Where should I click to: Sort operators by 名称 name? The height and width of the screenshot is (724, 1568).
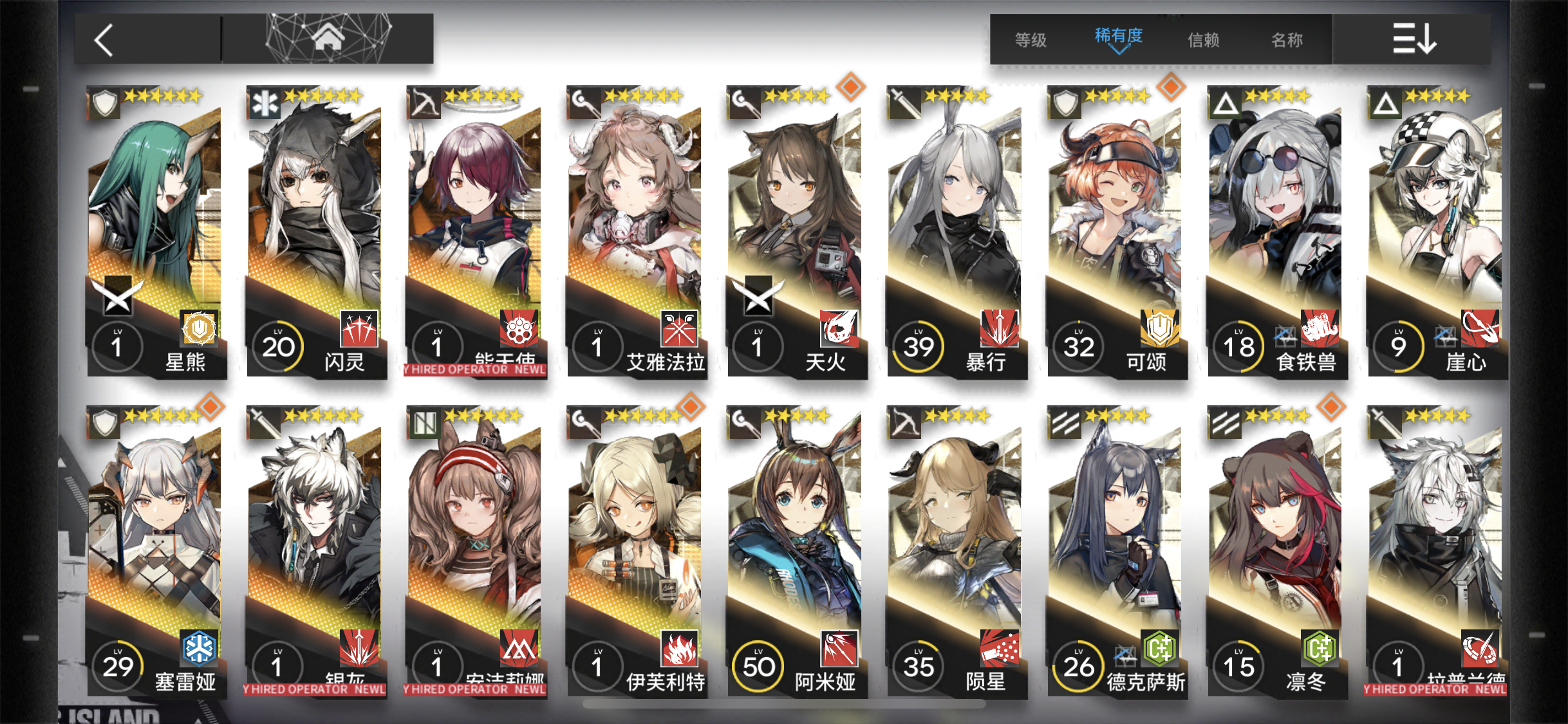1287,40
